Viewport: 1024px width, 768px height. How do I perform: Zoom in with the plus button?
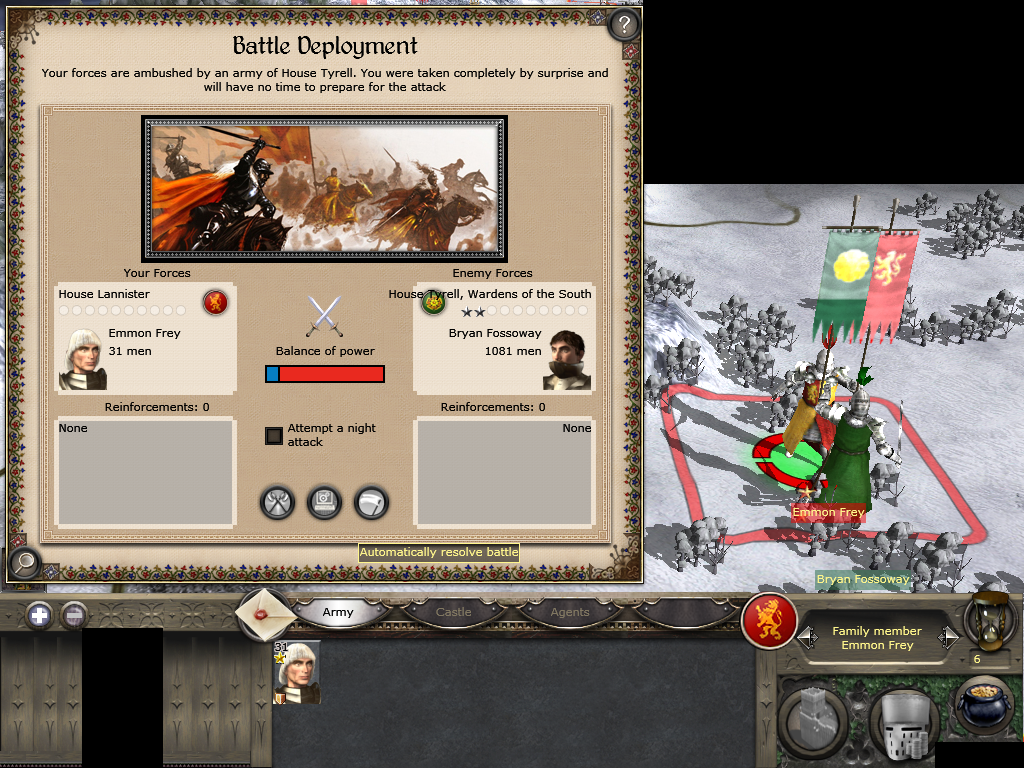point(39,615)
